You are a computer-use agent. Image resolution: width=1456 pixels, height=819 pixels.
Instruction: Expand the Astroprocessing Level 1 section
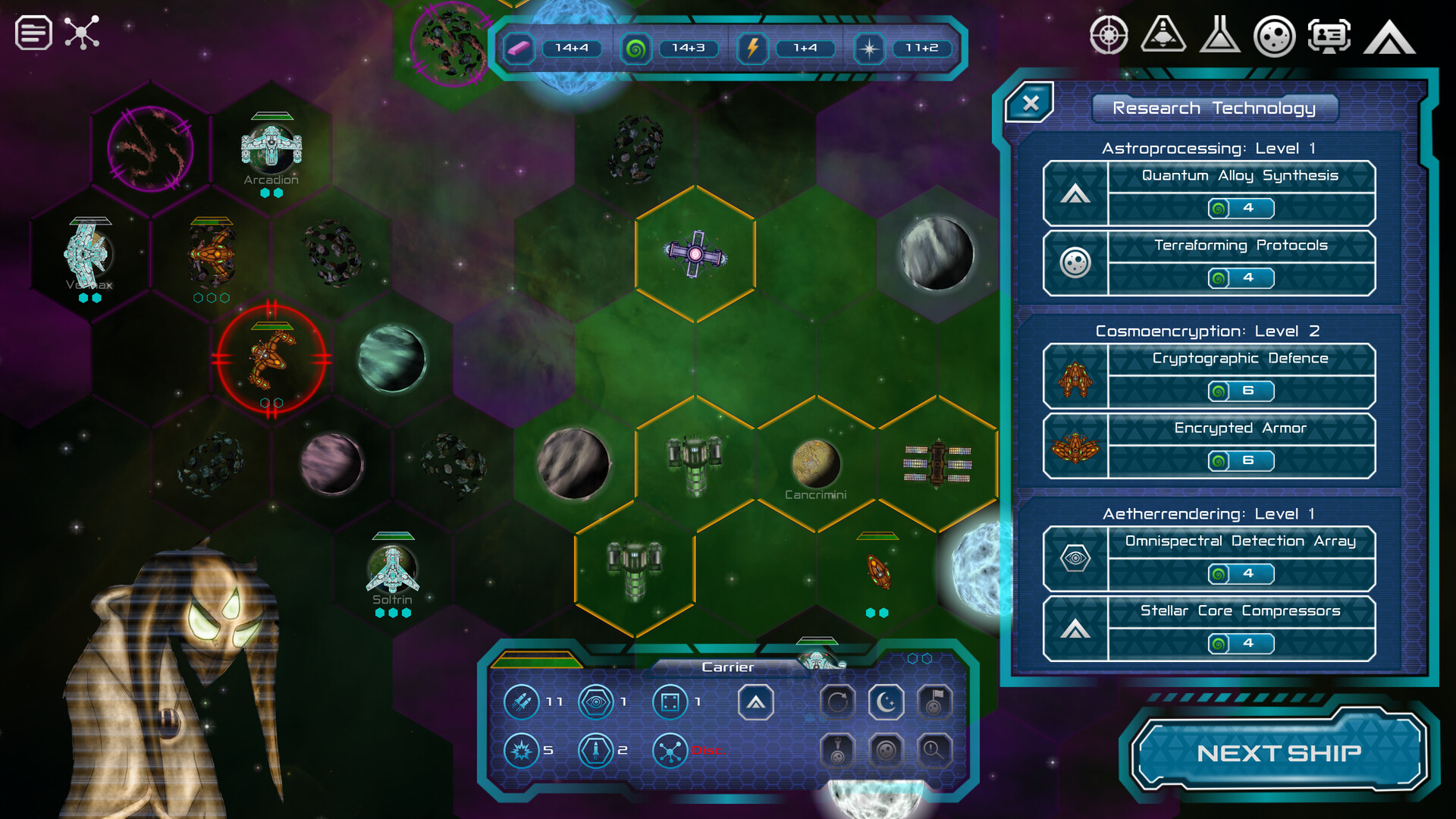click(x=1210, y=149)
